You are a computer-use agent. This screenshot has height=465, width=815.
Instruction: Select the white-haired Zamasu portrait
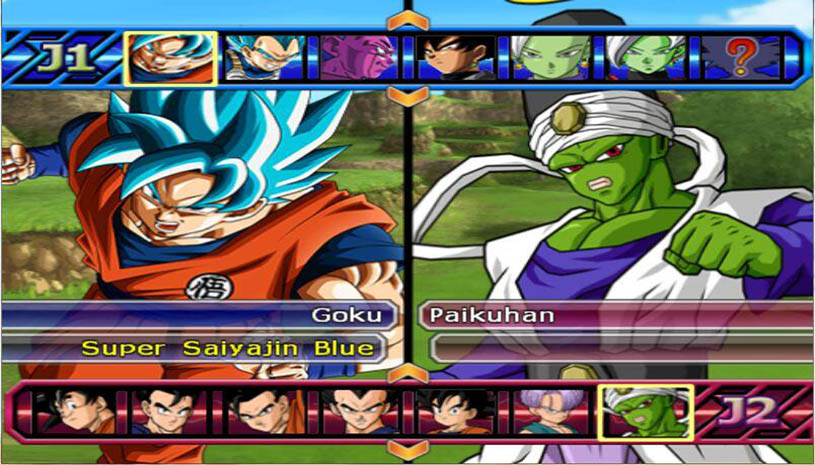point(645,58)
